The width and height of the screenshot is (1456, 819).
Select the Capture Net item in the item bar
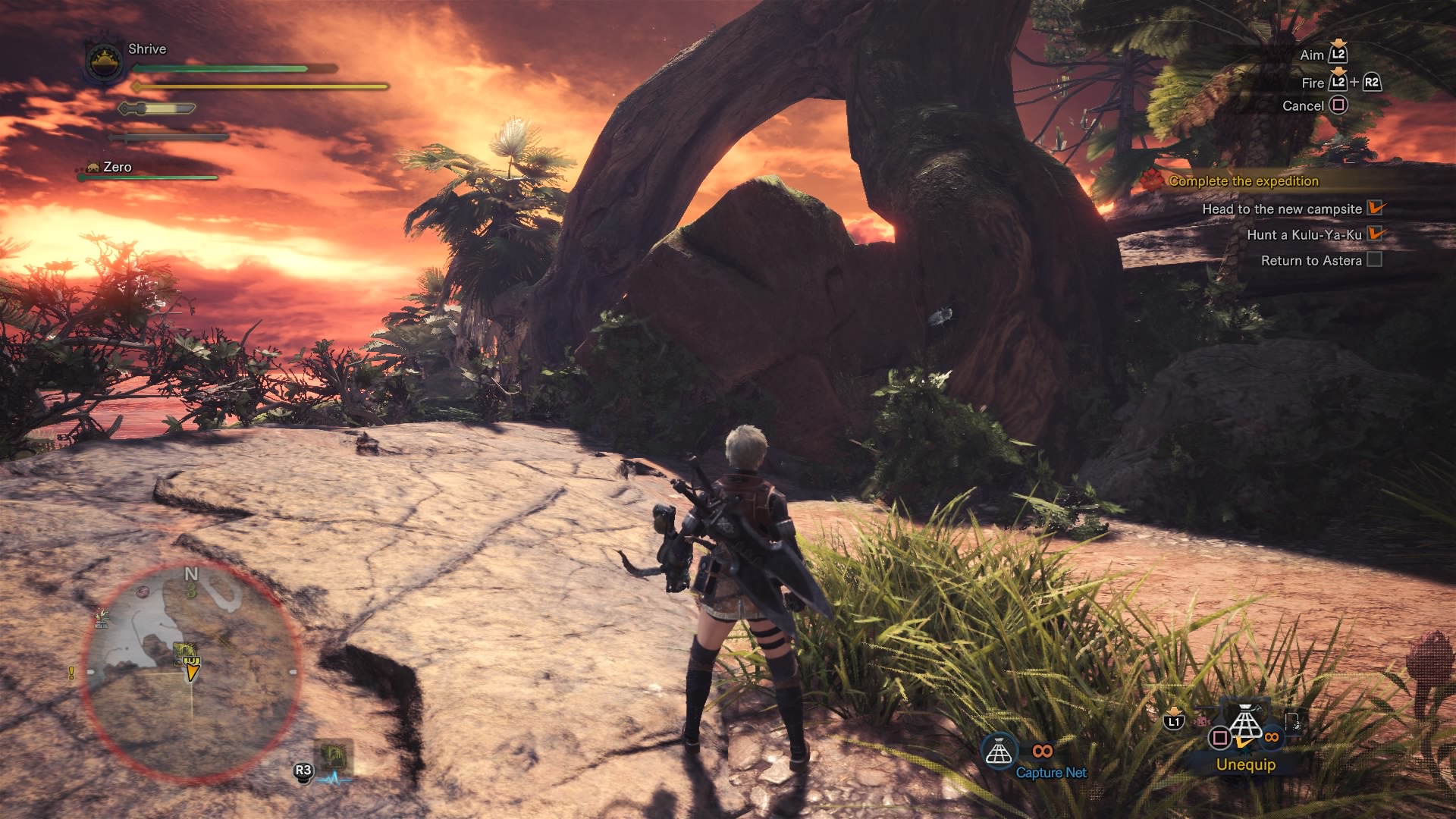point(1245,724)
